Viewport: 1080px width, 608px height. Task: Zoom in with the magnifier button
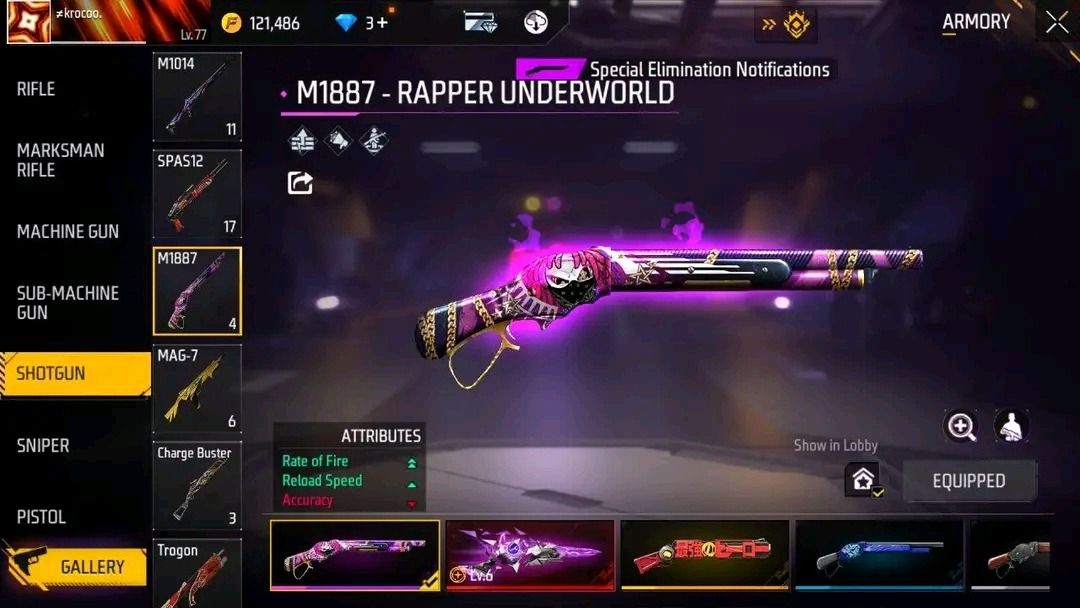[961, 427]
